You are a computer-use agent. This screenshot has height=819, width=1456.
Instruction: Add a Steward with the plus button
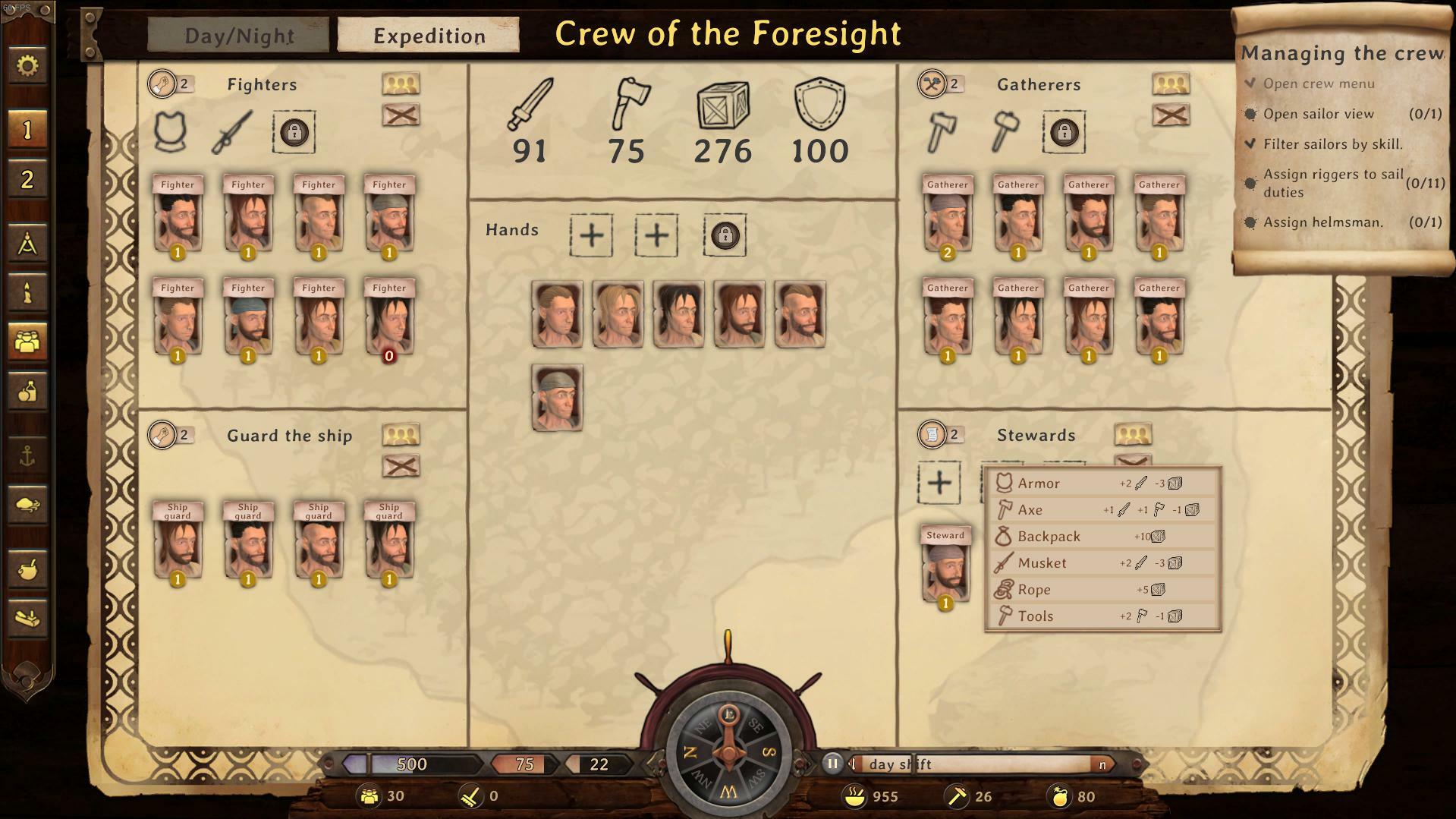tap(940, 481)
